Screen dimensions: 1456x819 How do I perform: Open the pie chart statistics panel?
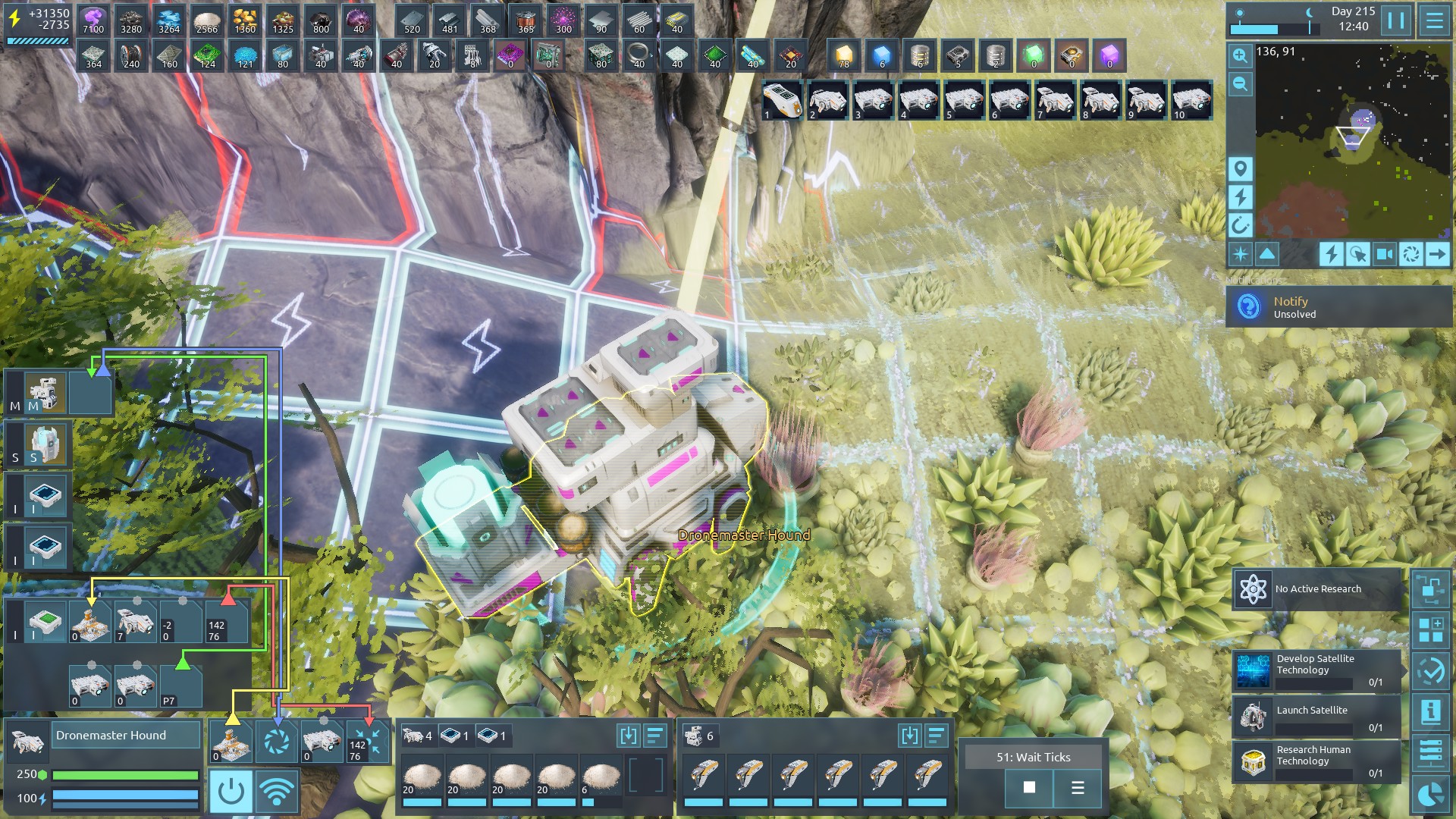click(x=1431, y=795)
